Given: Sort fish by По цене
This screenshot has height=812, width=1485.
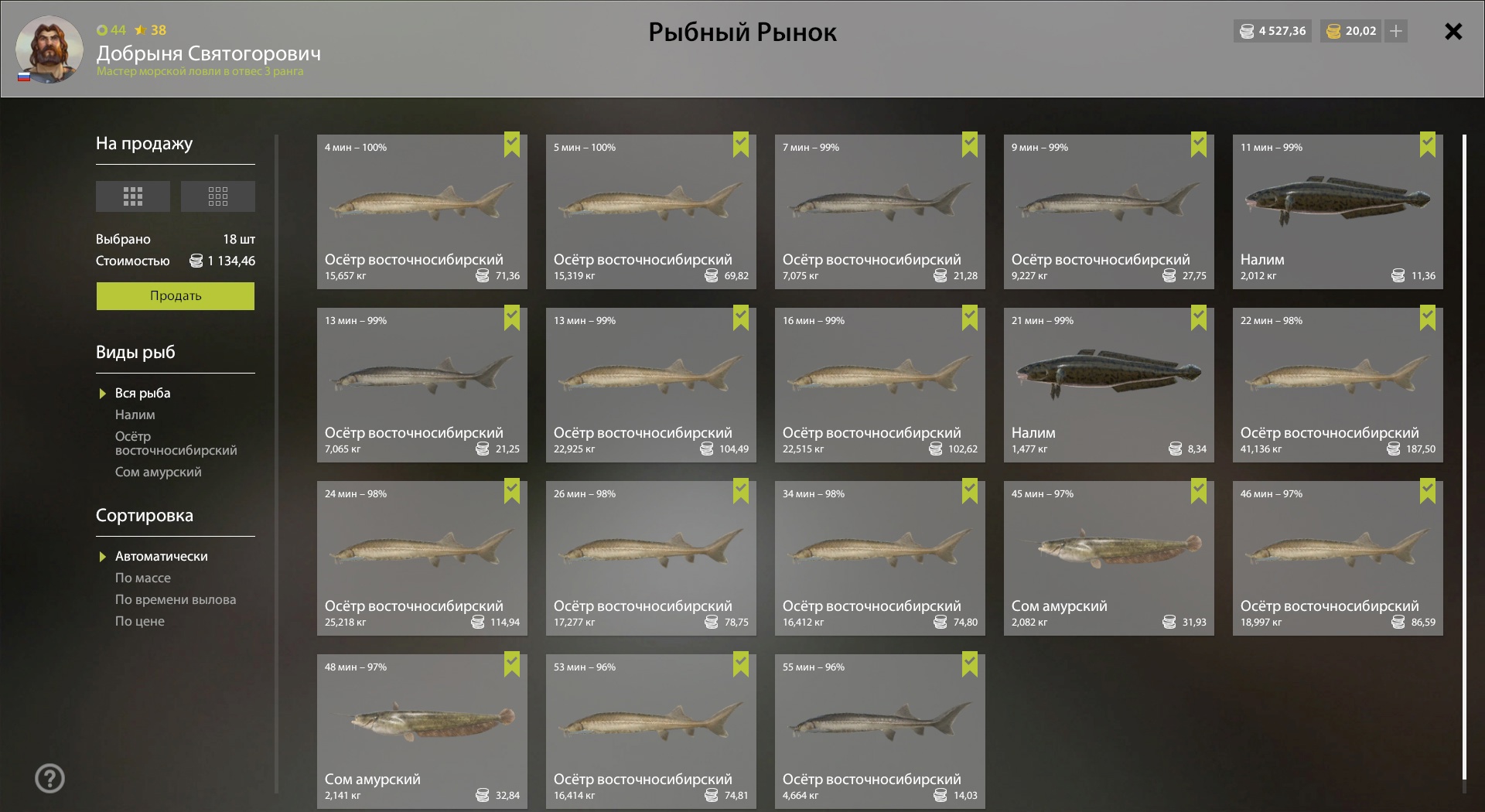Looking at the screenshot, I should (x=139, y=621).
